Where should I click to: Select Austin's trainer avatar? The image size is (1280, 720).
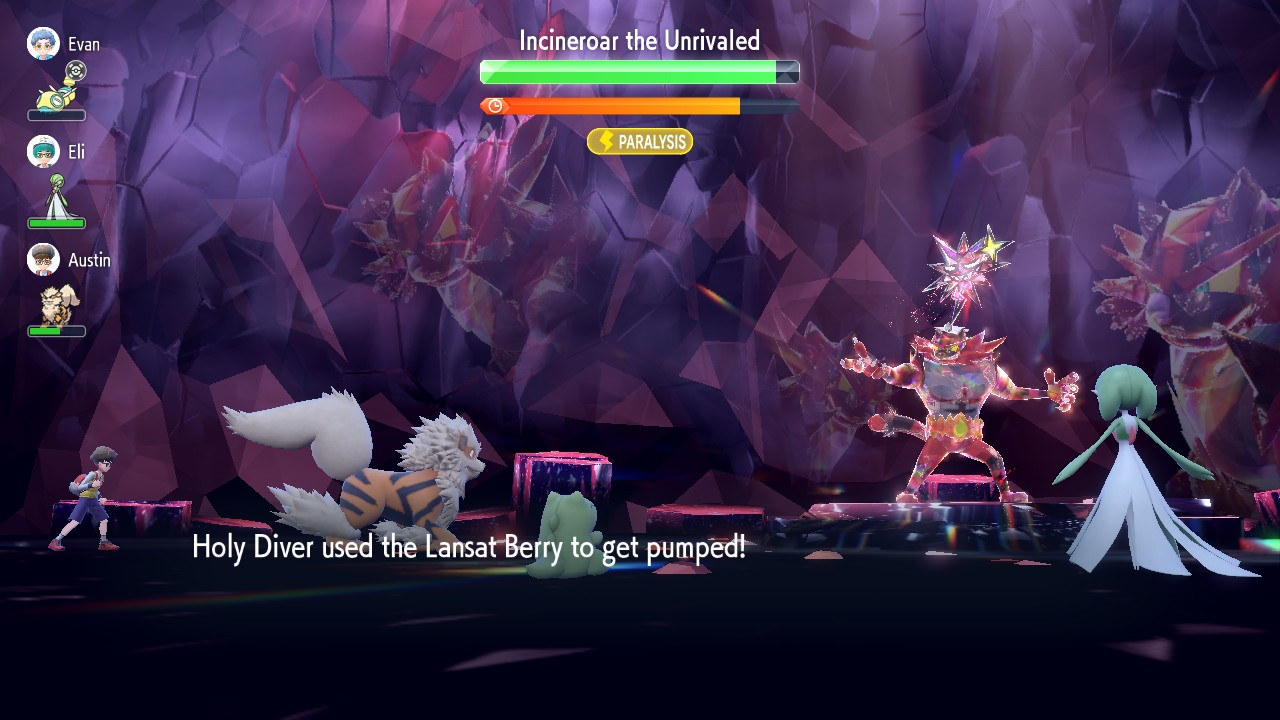point(43,260)
